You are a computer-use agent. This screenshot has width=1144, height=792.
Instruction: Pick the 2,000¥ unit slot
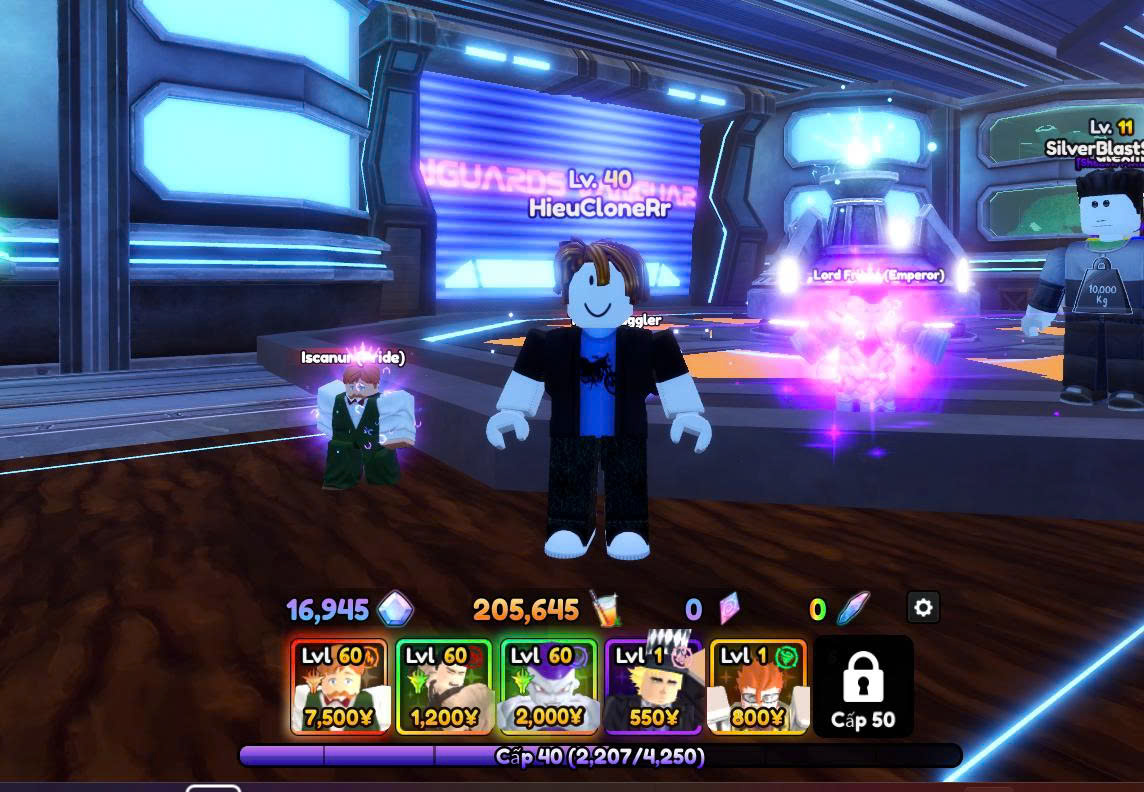point(548,687)
